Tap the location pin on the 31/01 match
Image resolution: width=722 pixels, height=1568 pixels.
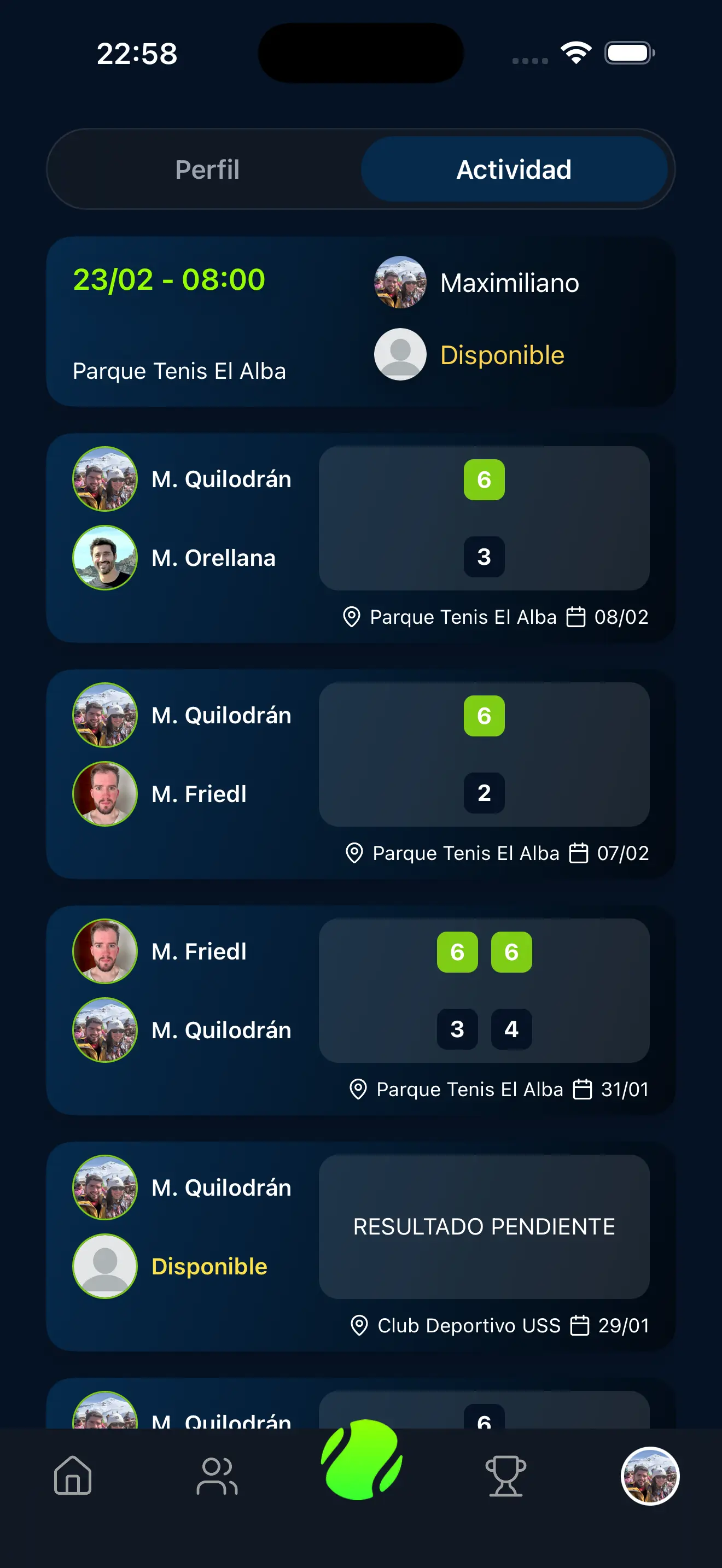[x=359, y=1089]
